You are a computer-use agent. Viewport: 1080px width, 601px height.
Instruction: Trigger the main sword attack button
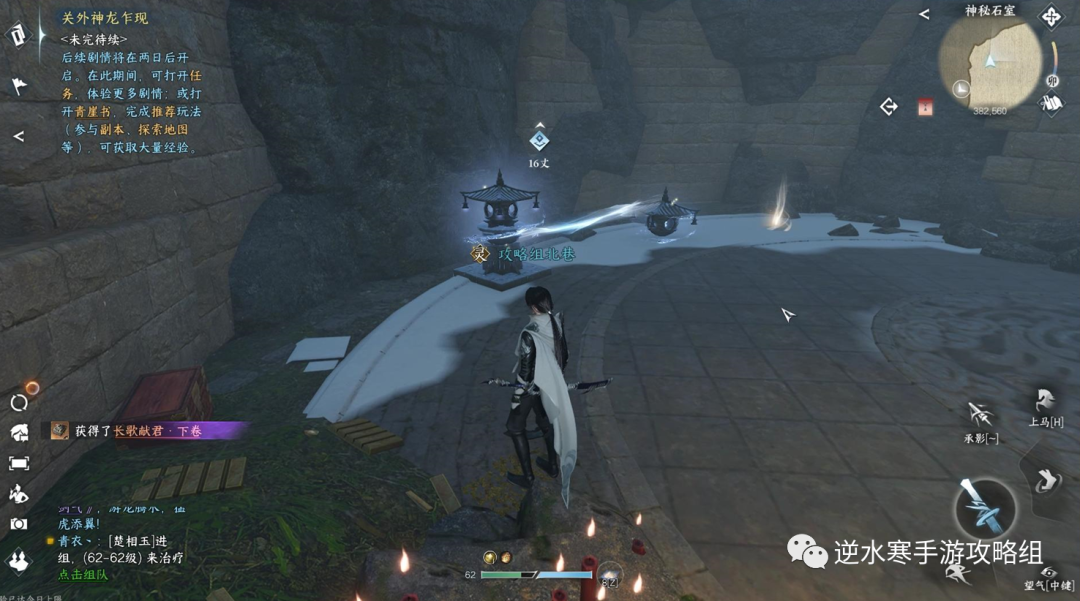(984, 508)
